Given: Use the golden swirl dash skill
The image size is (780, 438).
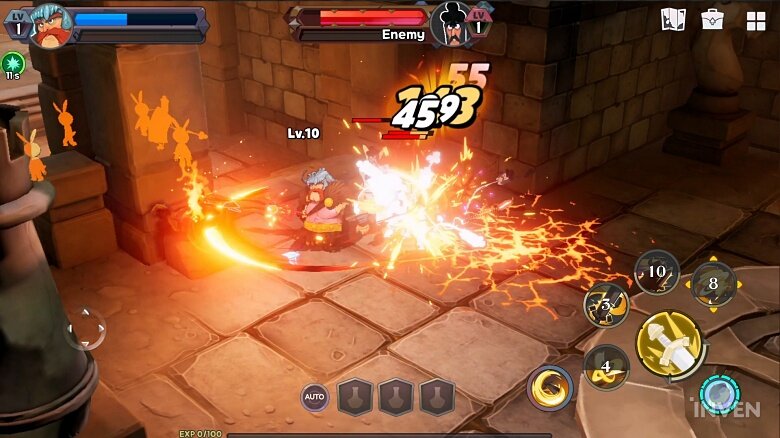Looking at the screenshot, I should pyautogui.click(x=550, y=388).
